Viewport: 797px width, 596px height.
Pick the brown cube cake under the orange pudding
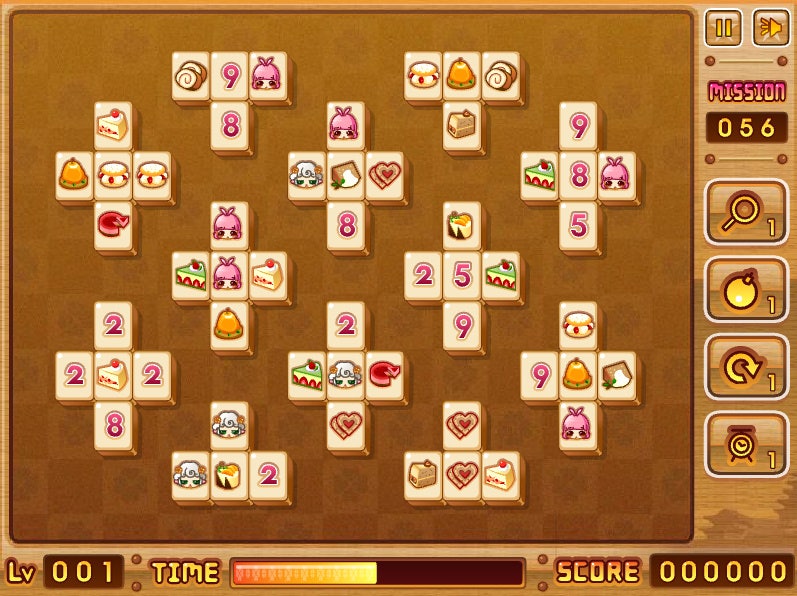461,124
